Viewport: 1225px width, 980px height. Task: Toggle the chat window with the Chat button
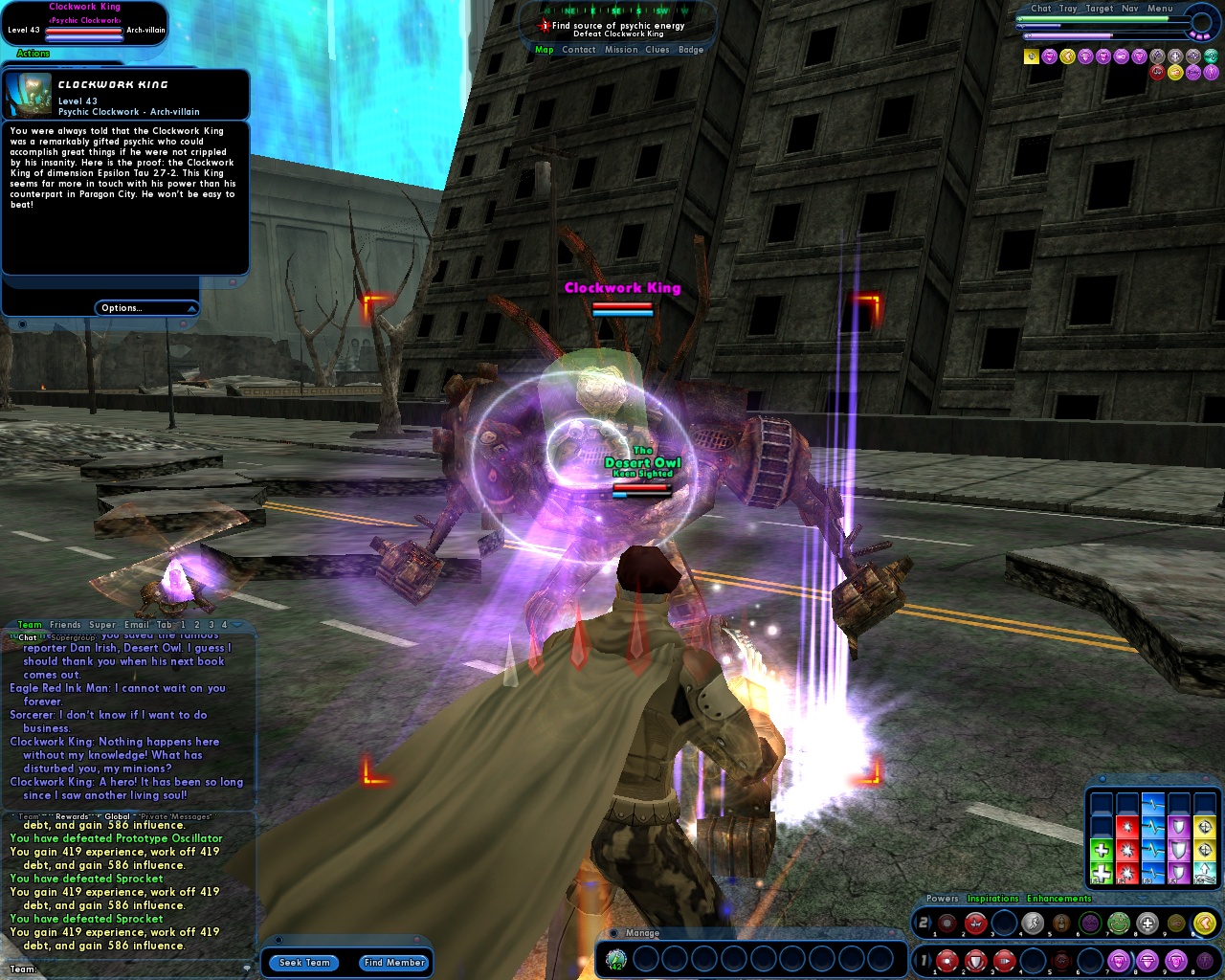(x=1041, y=9)
